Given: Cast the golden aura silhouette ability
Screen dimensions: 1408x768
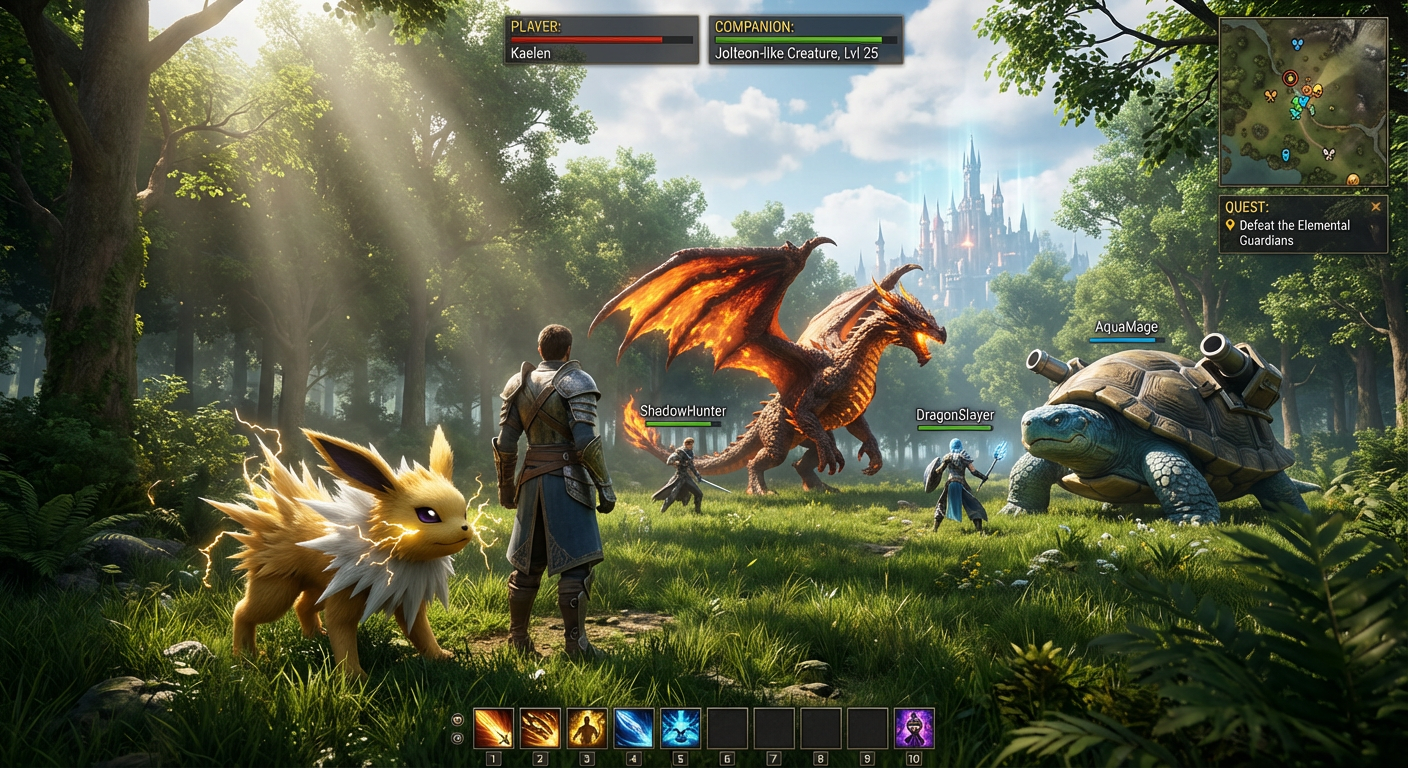Looking at the screenshot, I should [587, 728].
